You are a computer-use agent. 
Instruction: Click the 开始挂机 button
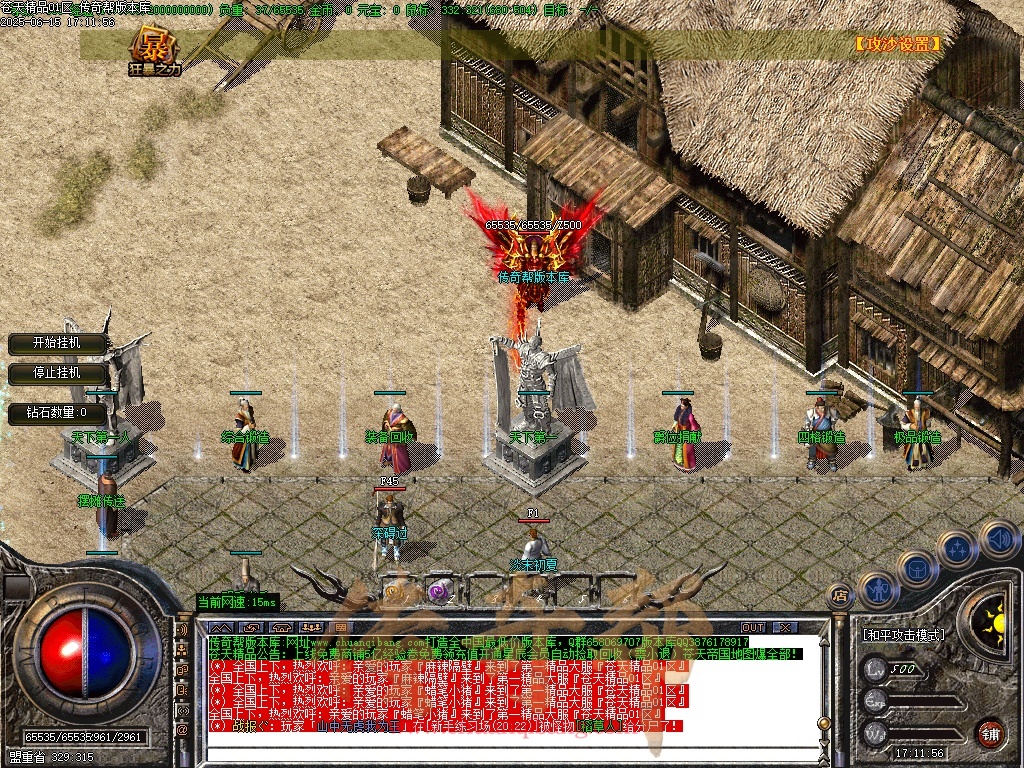pyautogui.click(x=57, y=343)
